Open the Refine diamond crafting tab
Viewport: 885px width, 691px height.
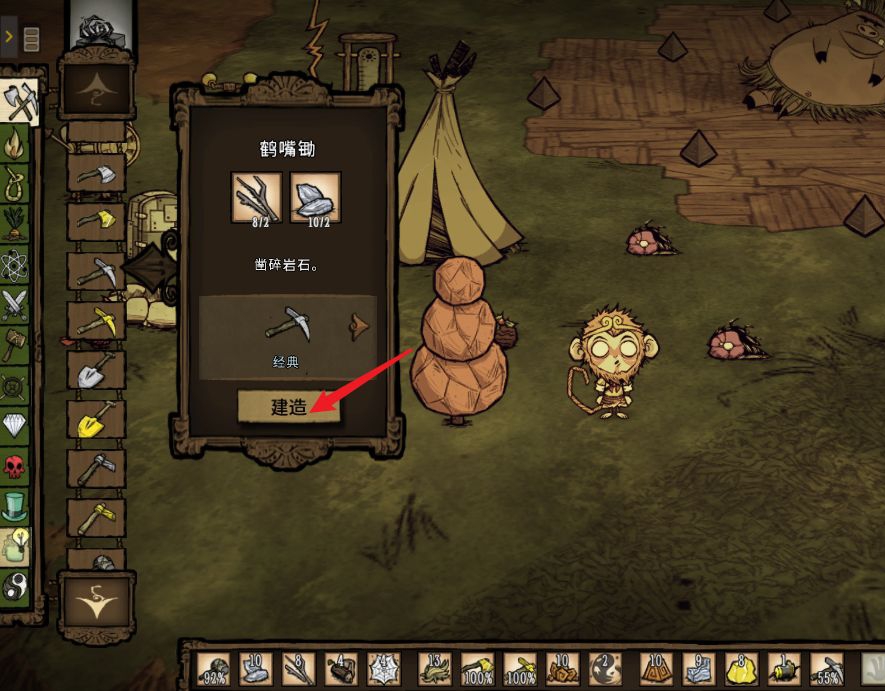click(16, 426)
